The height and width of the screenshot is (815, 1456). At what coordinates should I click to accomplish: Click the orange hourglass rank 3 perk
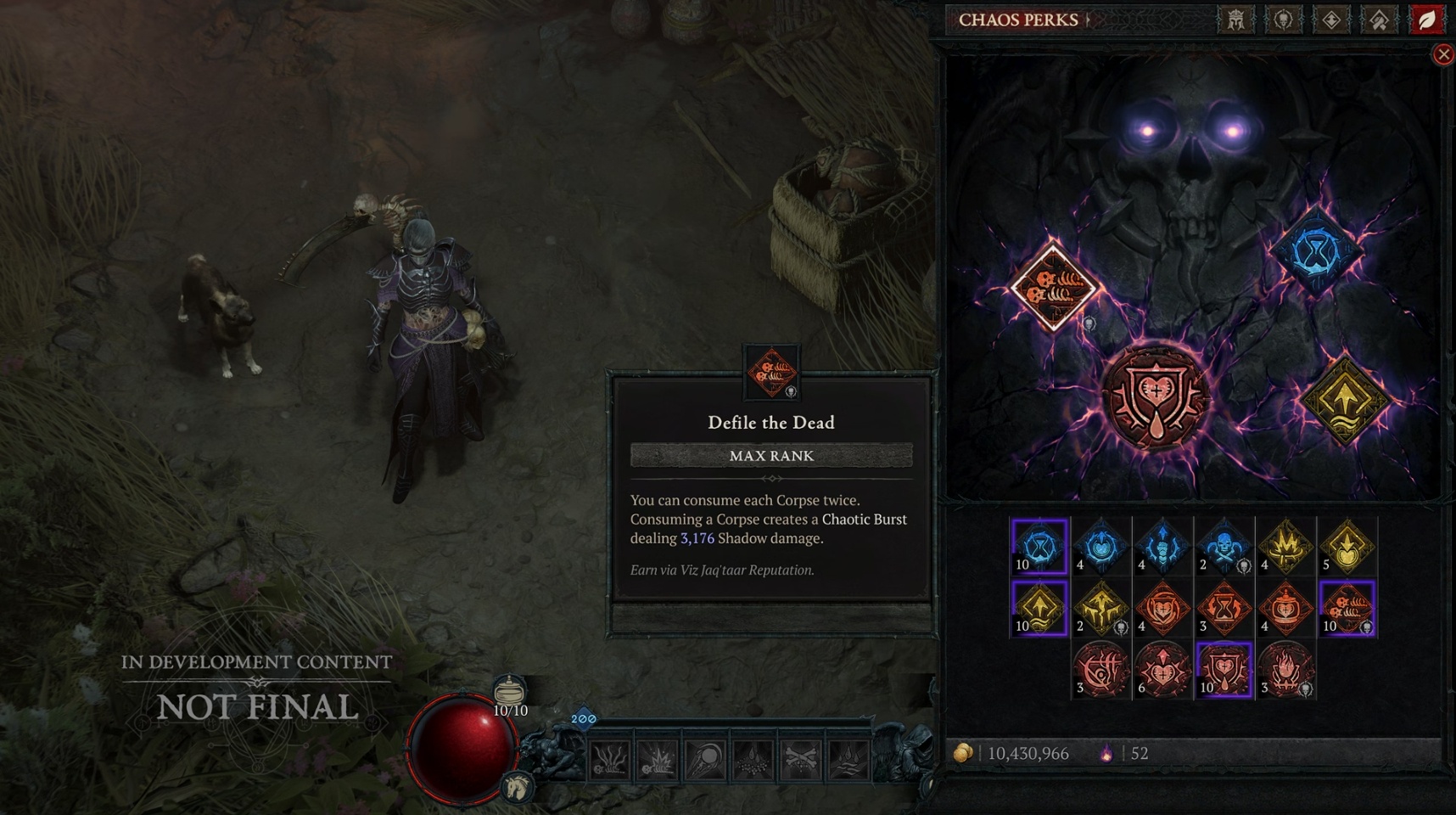coord(1222,607)
